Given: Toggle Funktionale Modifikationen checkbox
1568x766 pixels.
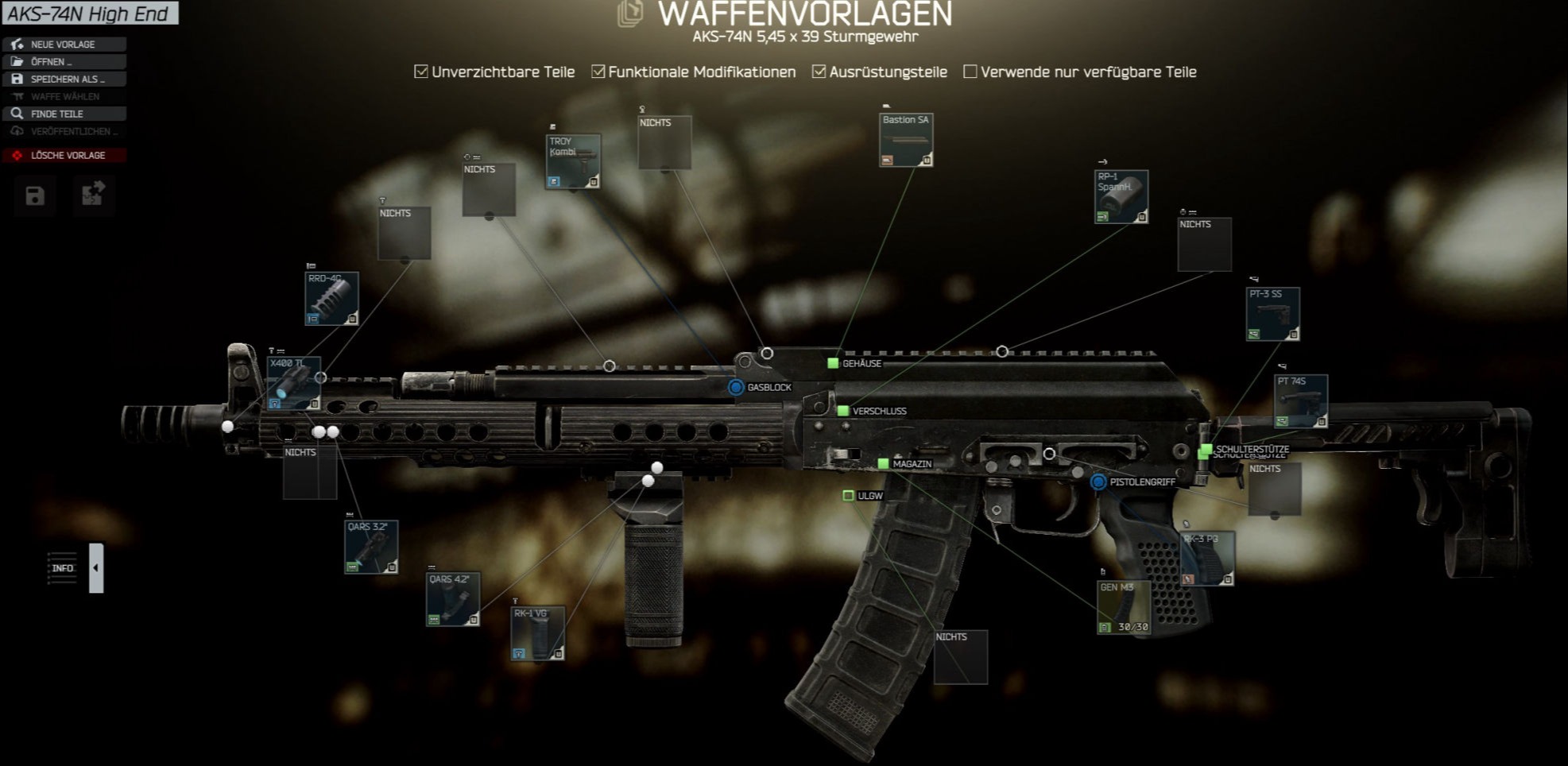Looking at the screenshot, I should pyautogui.click(x=598, y=72).
